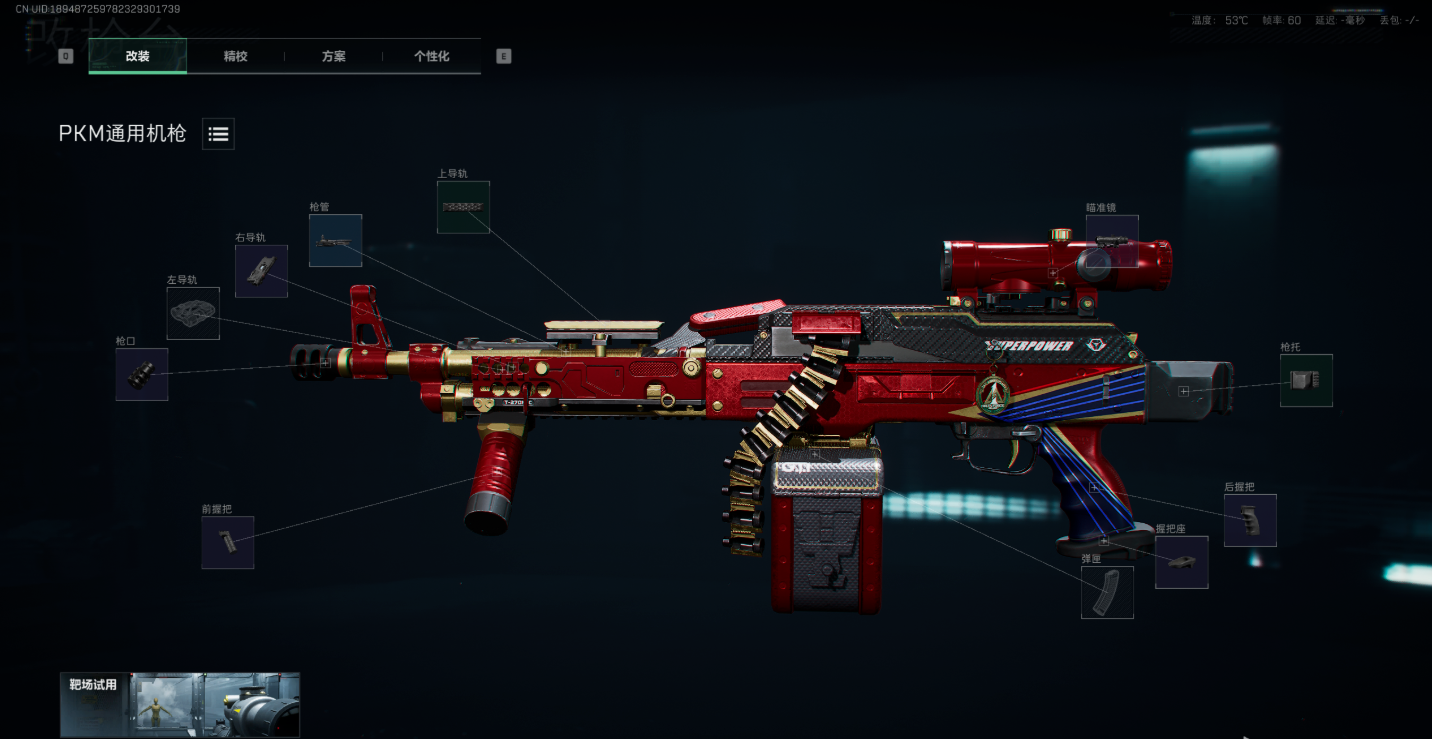Screen dimensions: 1432x739
Task: Choose the 后握把 rear grip slot
Action: click(1250, 520)
